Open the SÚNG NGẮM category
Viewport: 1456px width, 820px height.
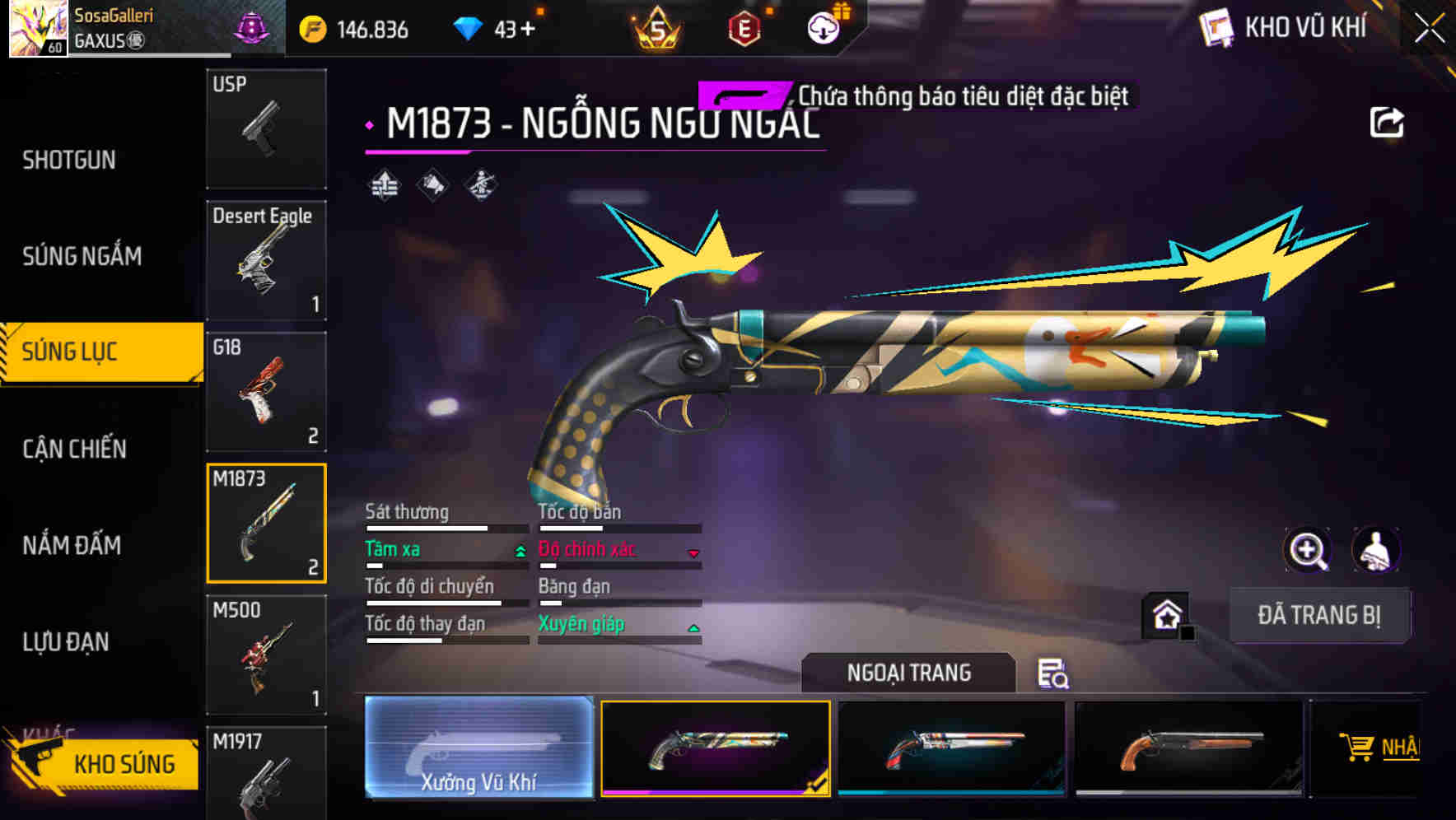(x=82, y=256)
